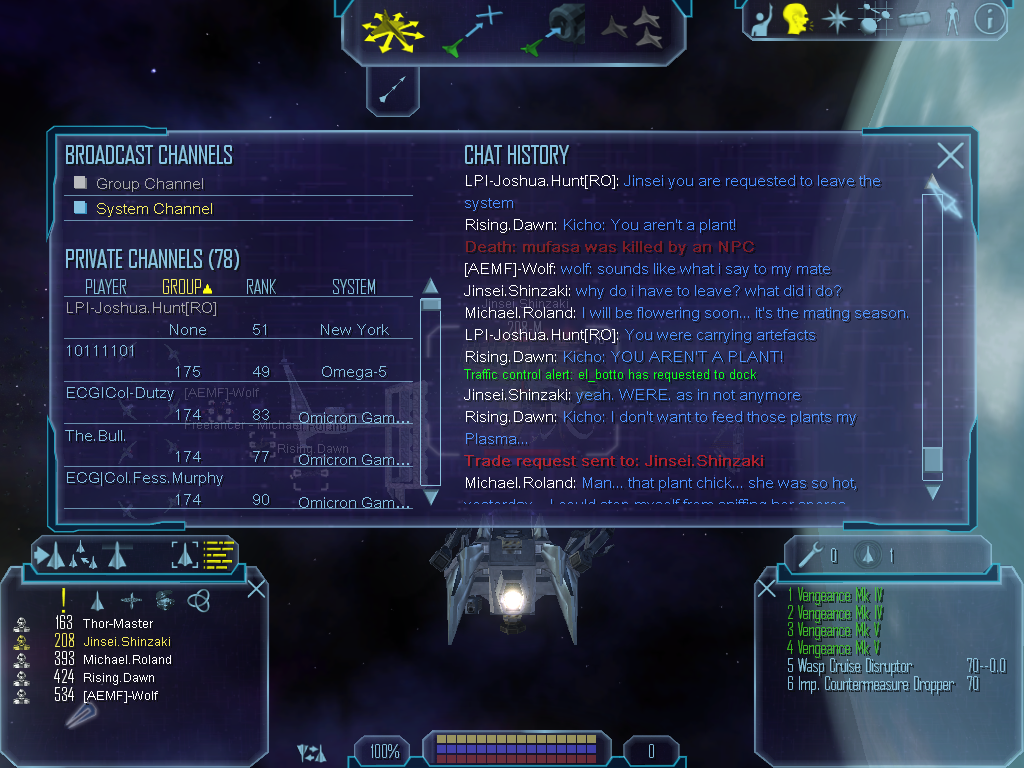This screenshot has width=1024, height=768.
Task: Select Thor-Master in the contact list
Action: (118, 624)
